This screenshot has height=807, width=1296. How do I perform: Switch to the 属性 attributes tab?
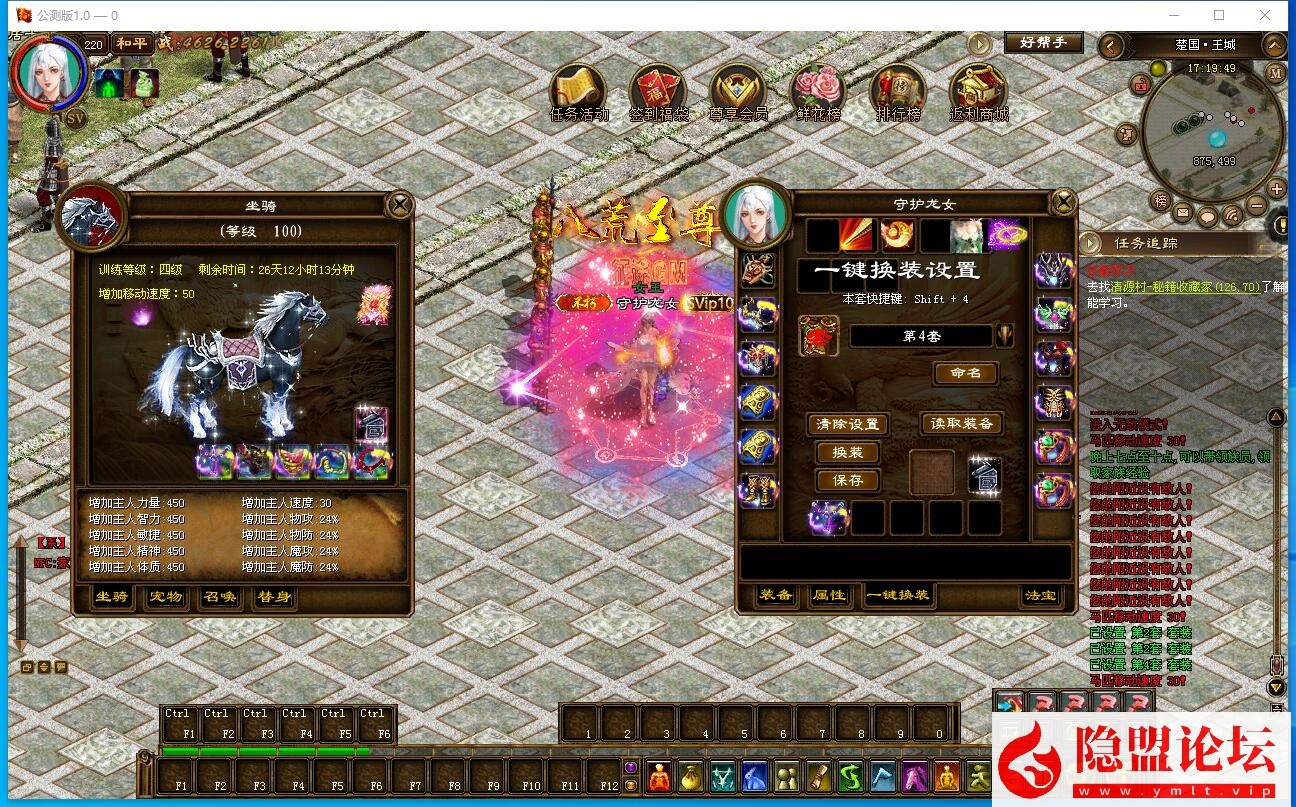(829, 595)
